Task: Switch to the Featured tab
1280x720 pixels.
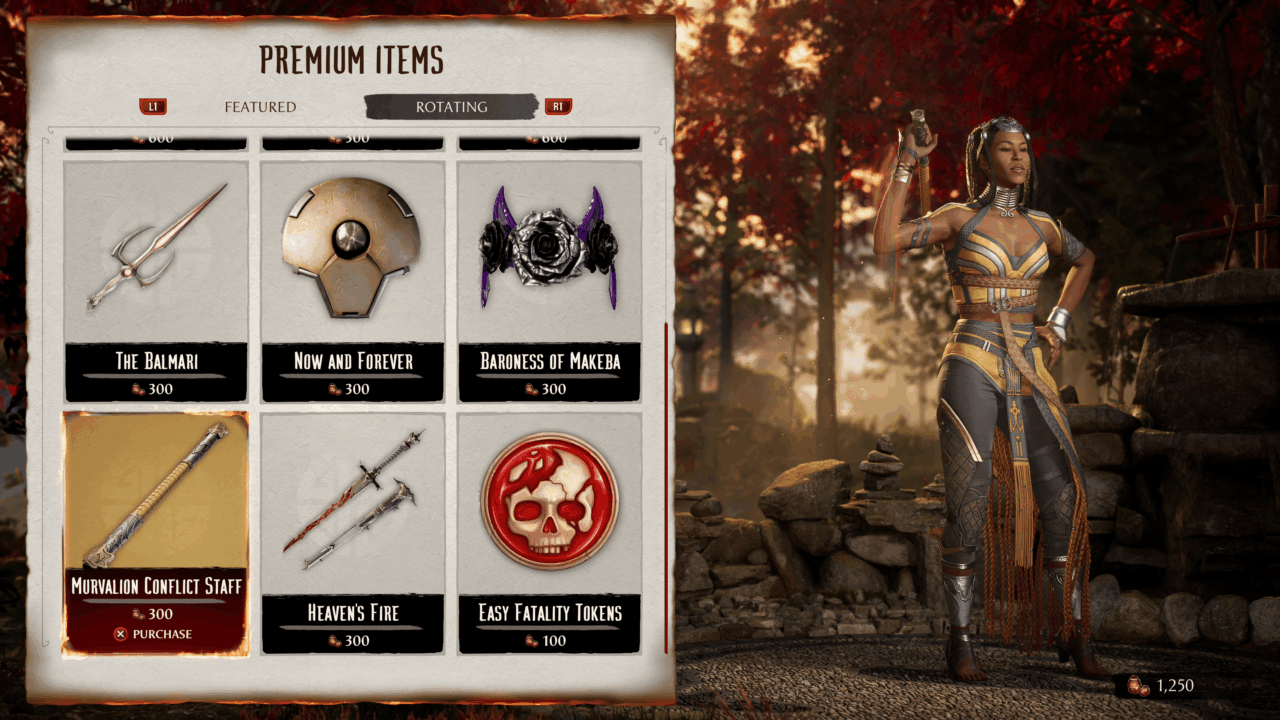Action: (260, 107)
